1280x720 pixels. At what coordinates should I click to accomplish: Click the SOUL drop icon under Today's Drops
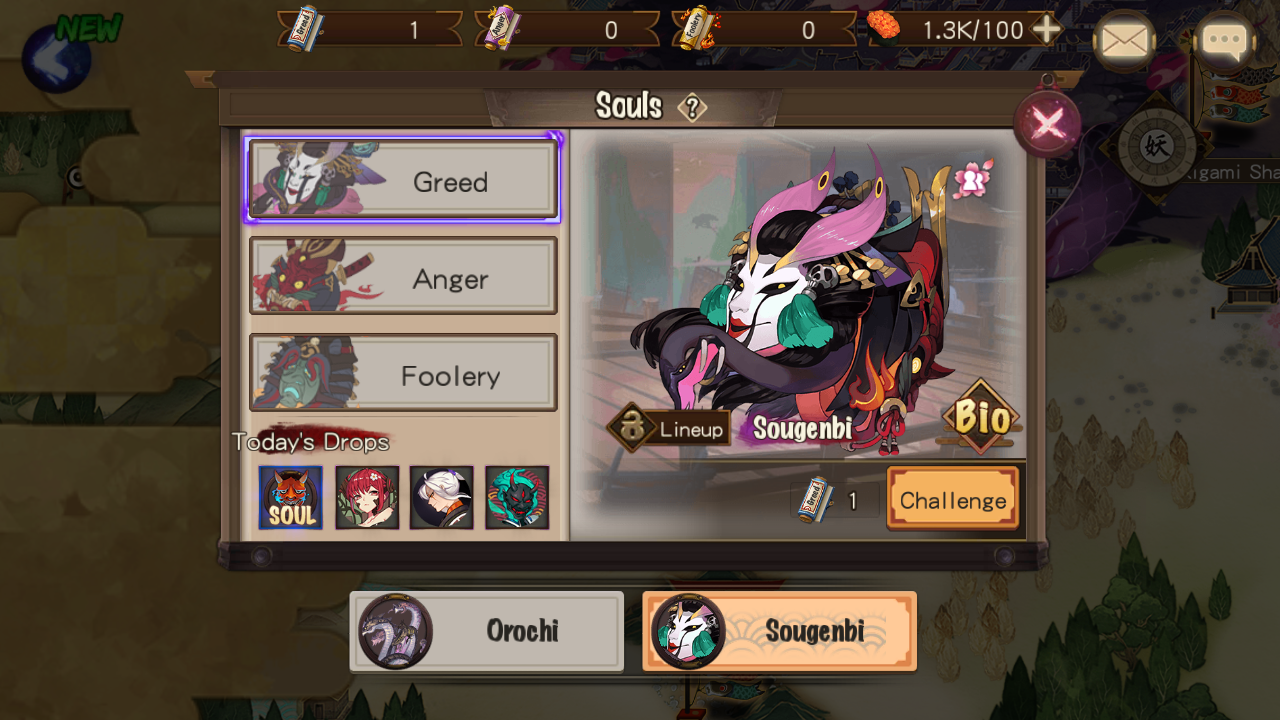tap(291, 497)
